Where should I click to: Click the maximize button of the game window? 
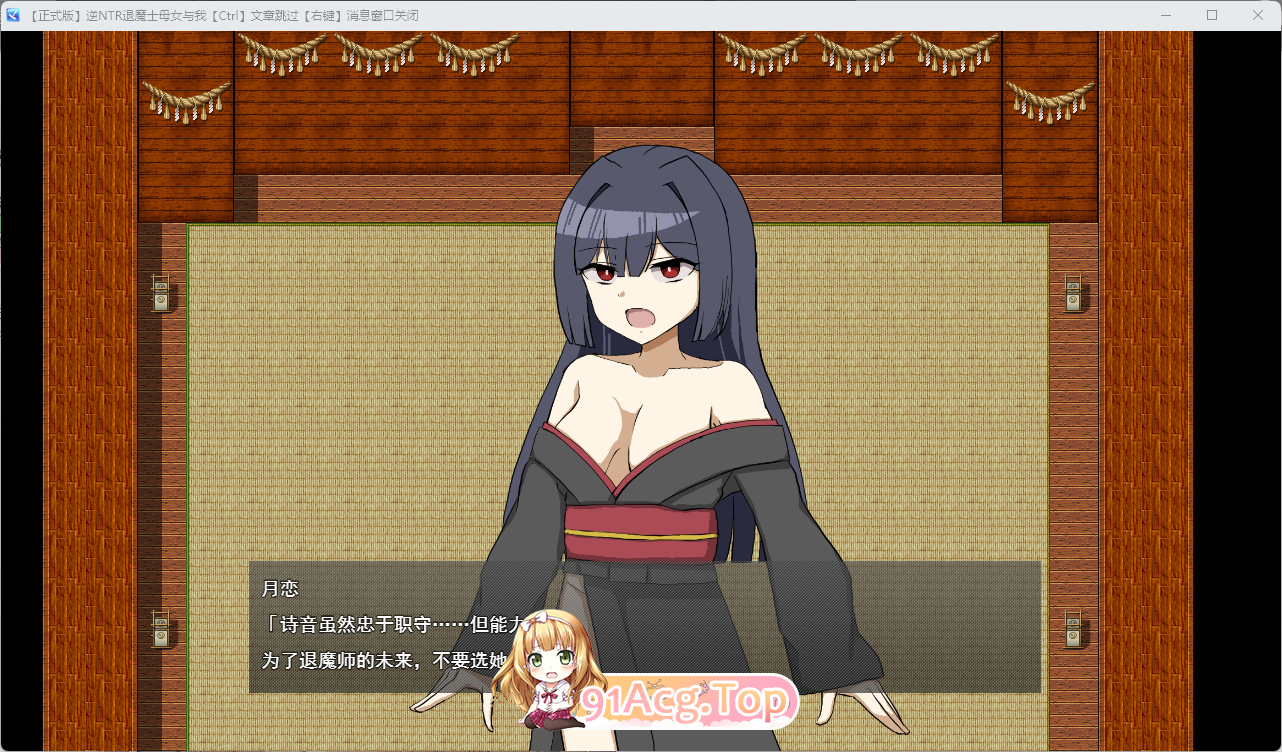pos(1211,14)
